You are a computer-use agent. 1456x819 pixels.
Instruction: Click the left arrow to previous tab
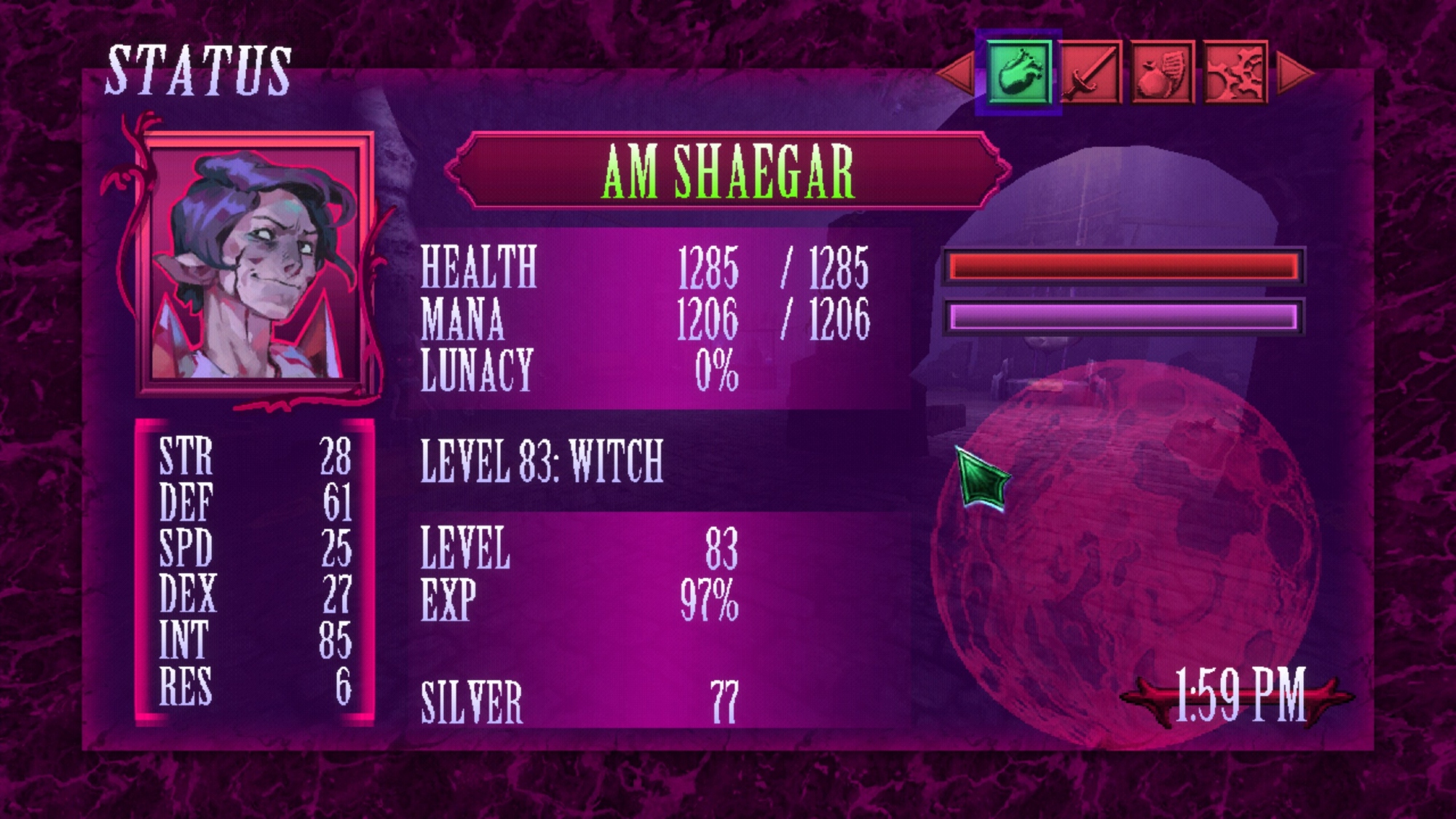pos(957,72)
